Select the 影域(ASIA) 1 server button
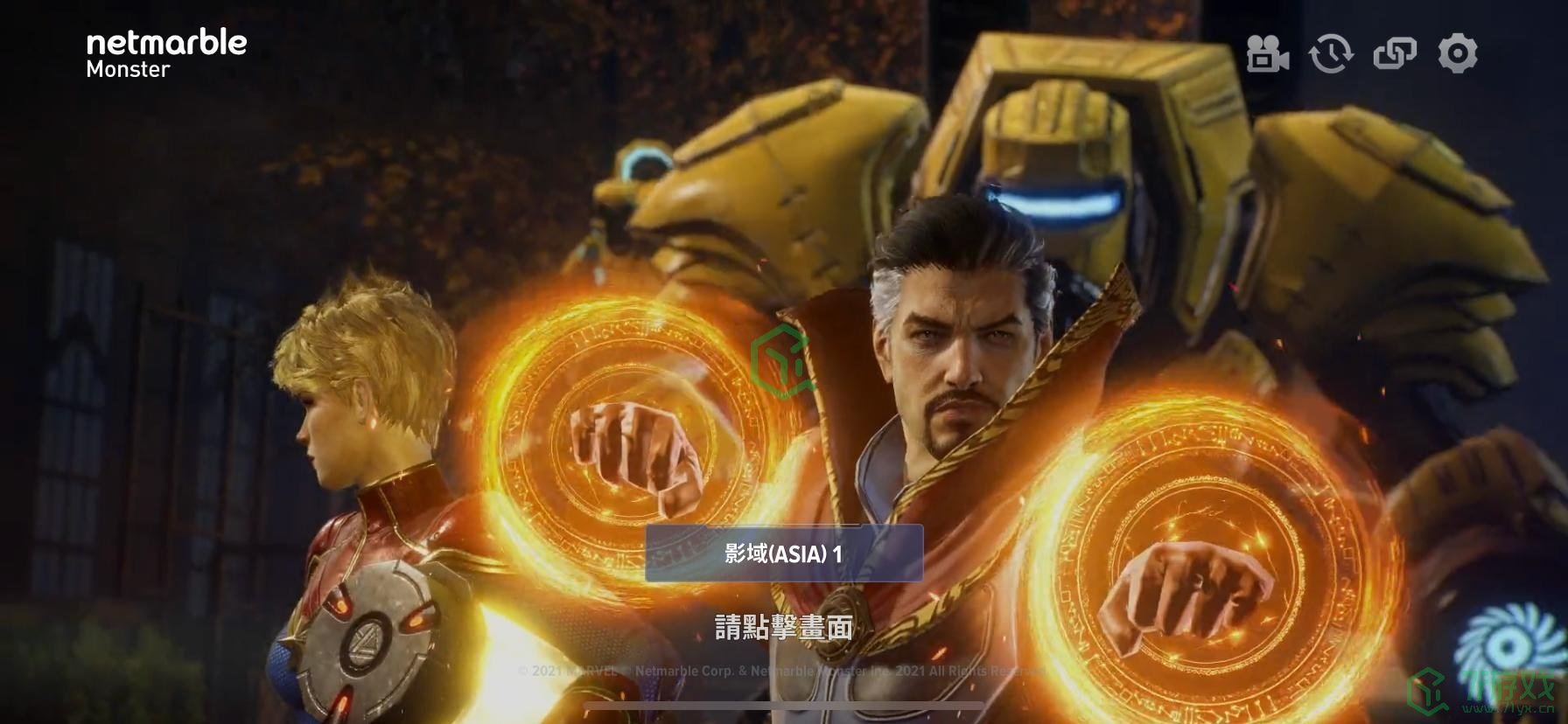 point(784,553)
